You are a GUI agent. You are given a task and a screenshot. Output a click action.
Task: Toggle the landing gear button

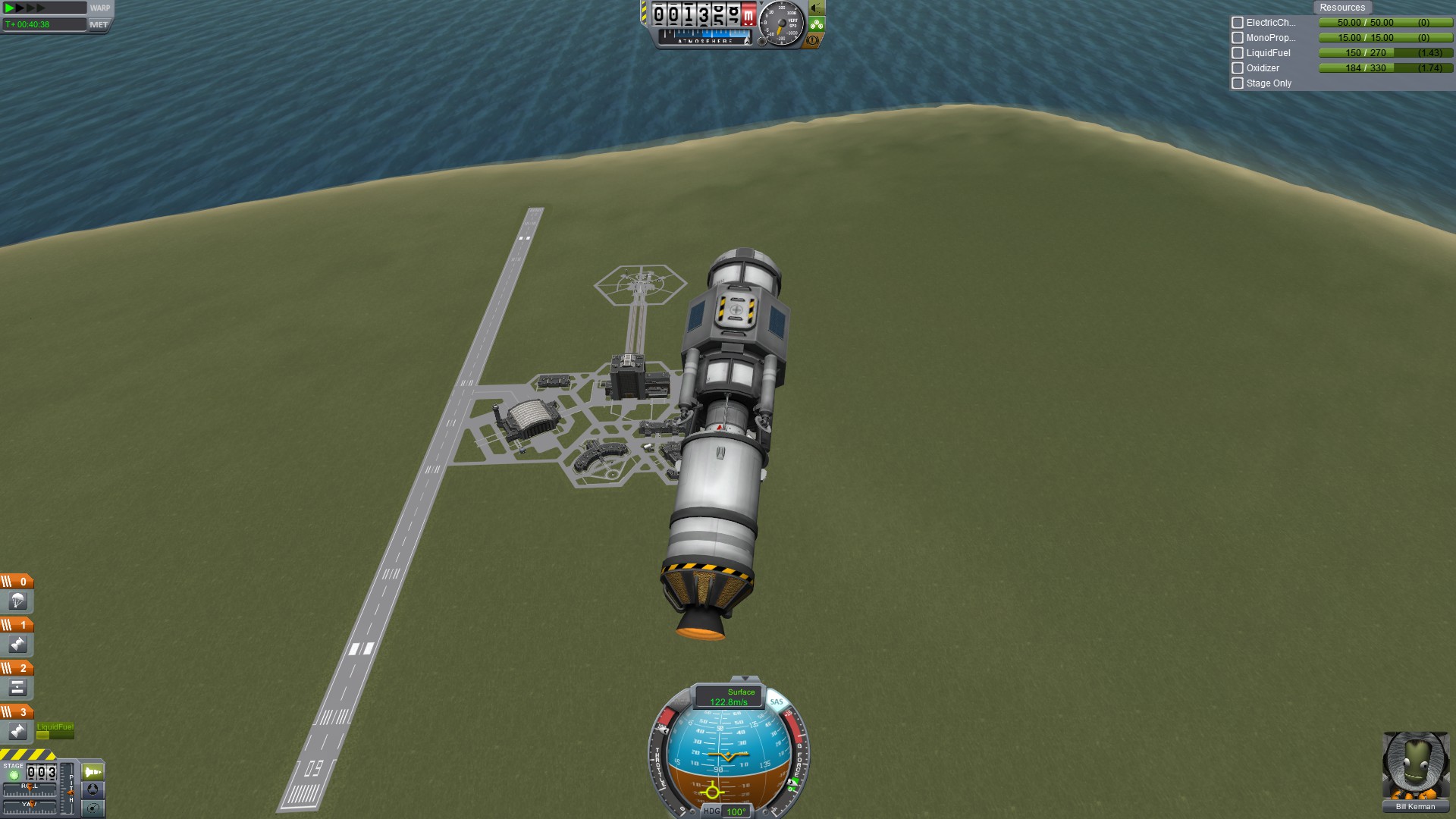pyautogui.click(x=816, y=24)
